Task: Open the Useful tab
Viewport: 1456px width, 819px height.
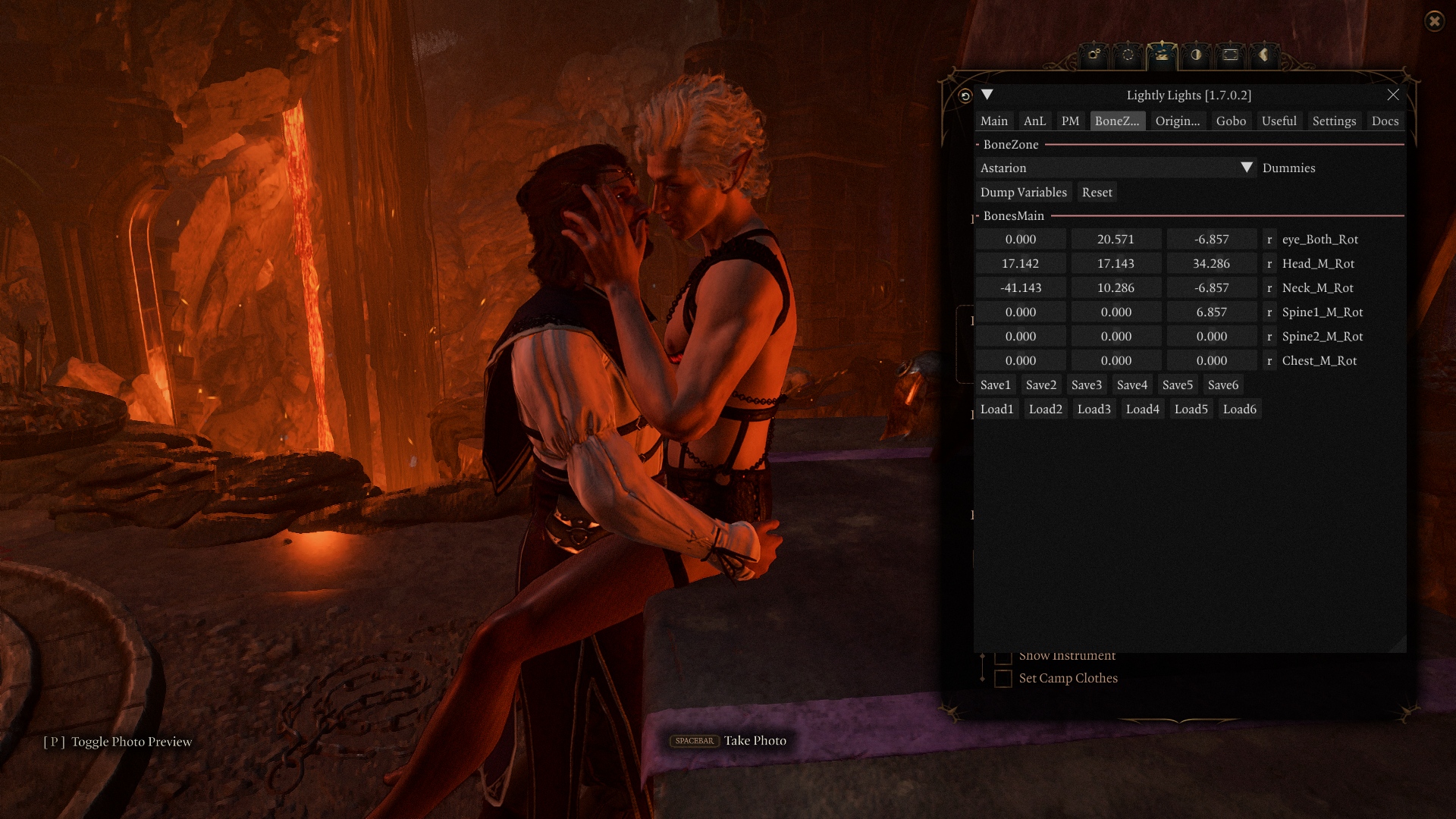Action: [x=1279, y=121]
